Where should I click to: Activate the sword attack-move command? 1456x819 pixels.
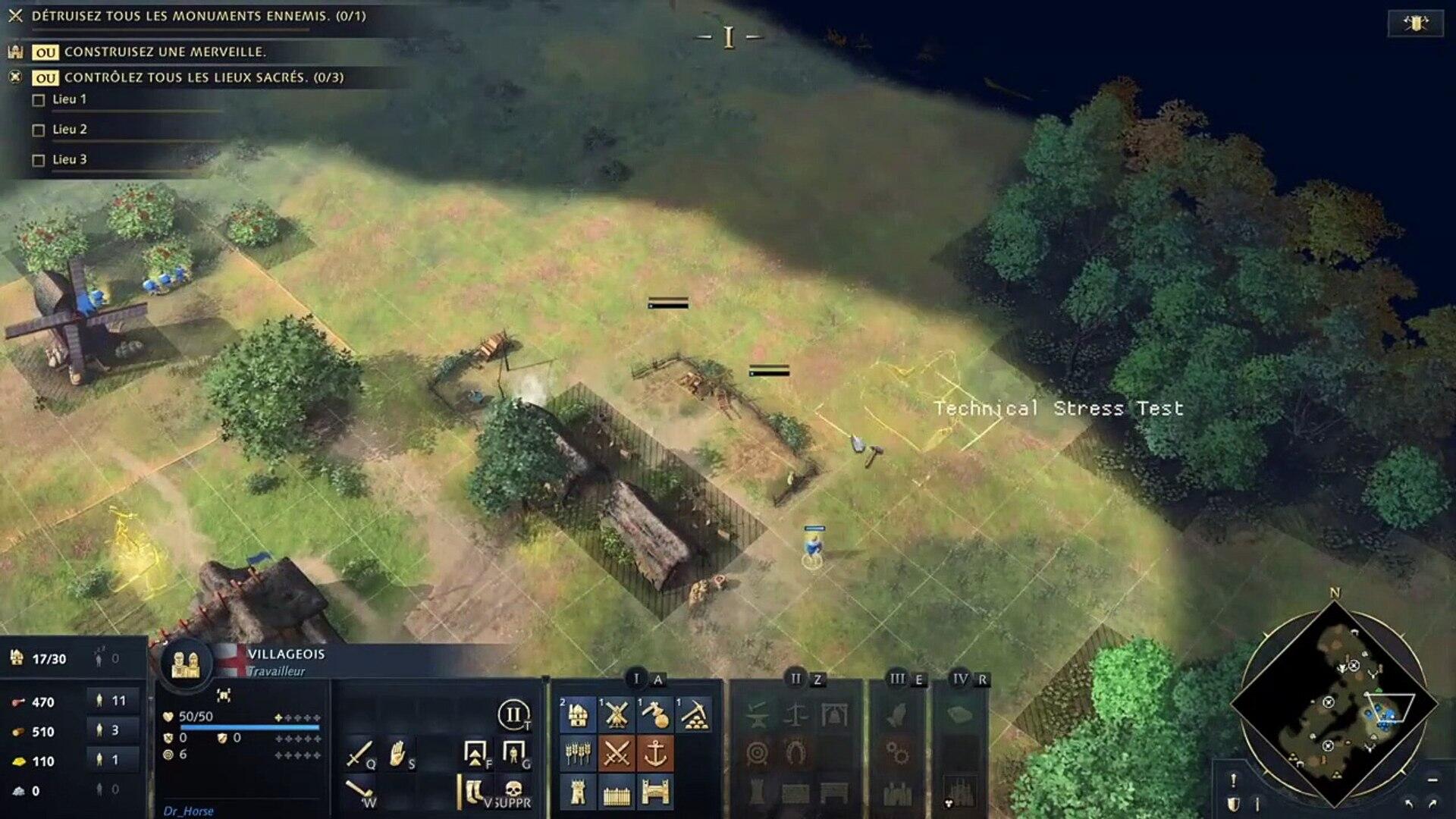pyautogui.click(x=359, y=754)
